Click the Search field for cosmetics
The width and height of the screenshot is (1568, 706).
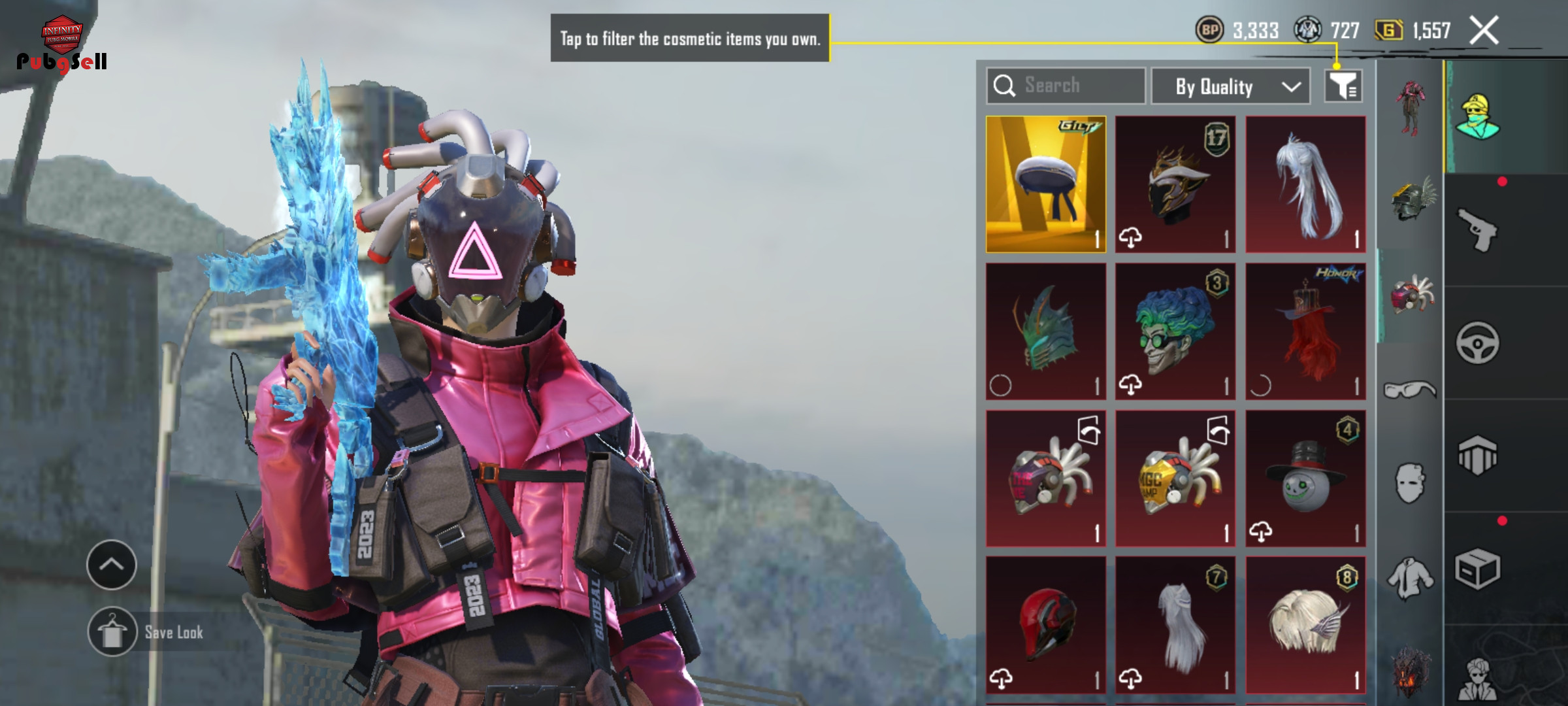tap(1066, 86)
